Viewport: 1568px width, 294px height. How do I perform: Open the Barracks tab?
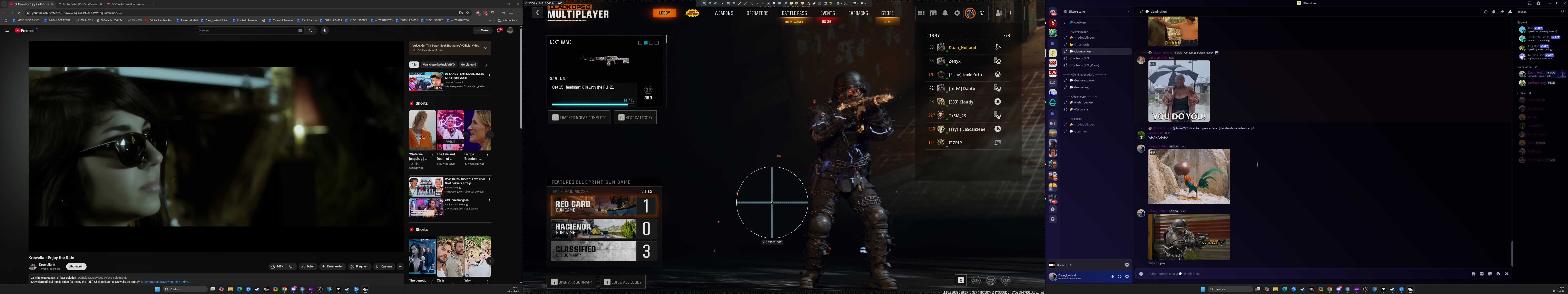[x=858, y=13]
